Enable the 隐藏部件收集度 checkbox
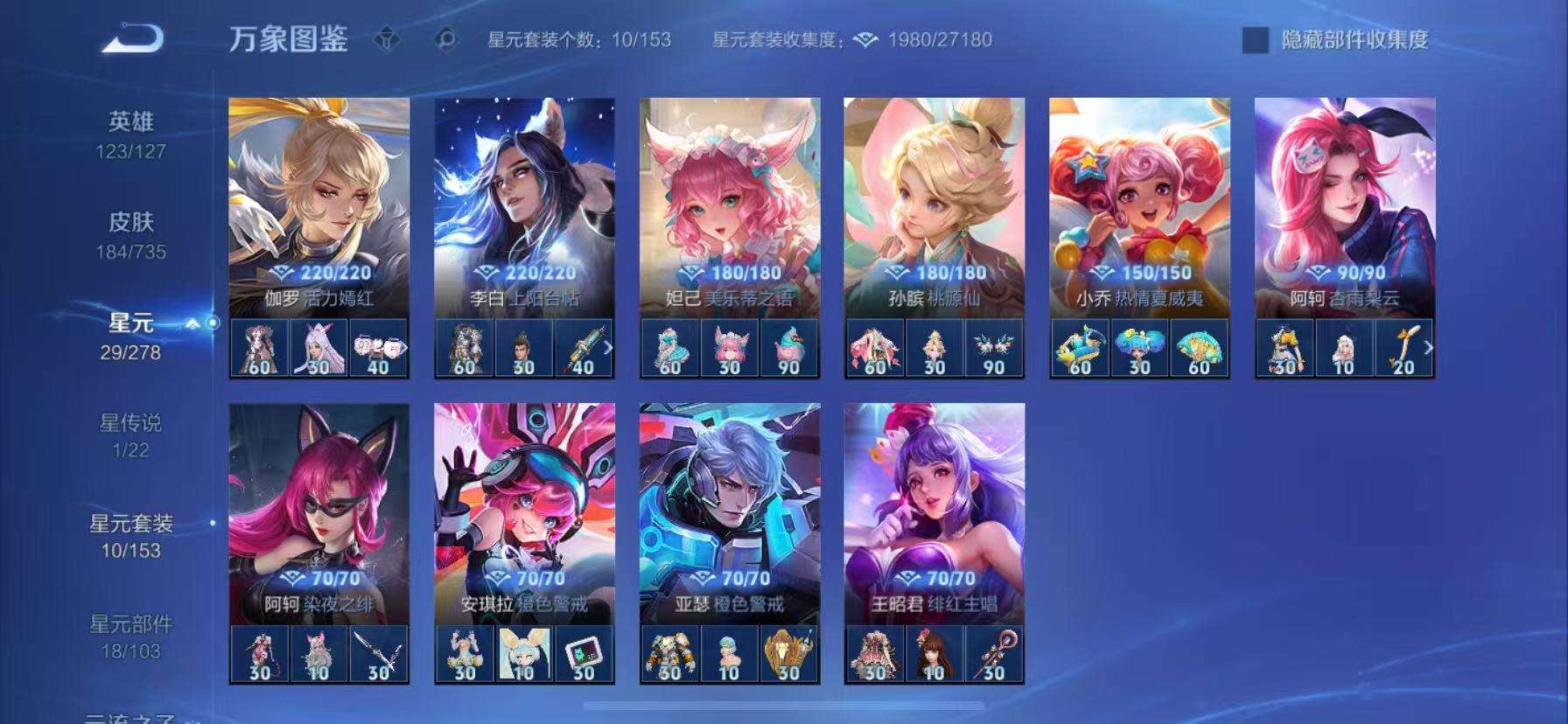Viewport: 1568px width, 724px height. coord(1255,39)
